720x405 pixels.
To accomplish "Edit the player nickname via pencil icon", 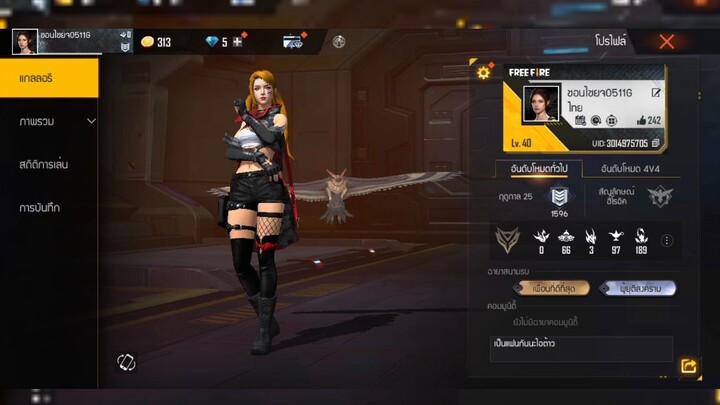I will [656, 93].
